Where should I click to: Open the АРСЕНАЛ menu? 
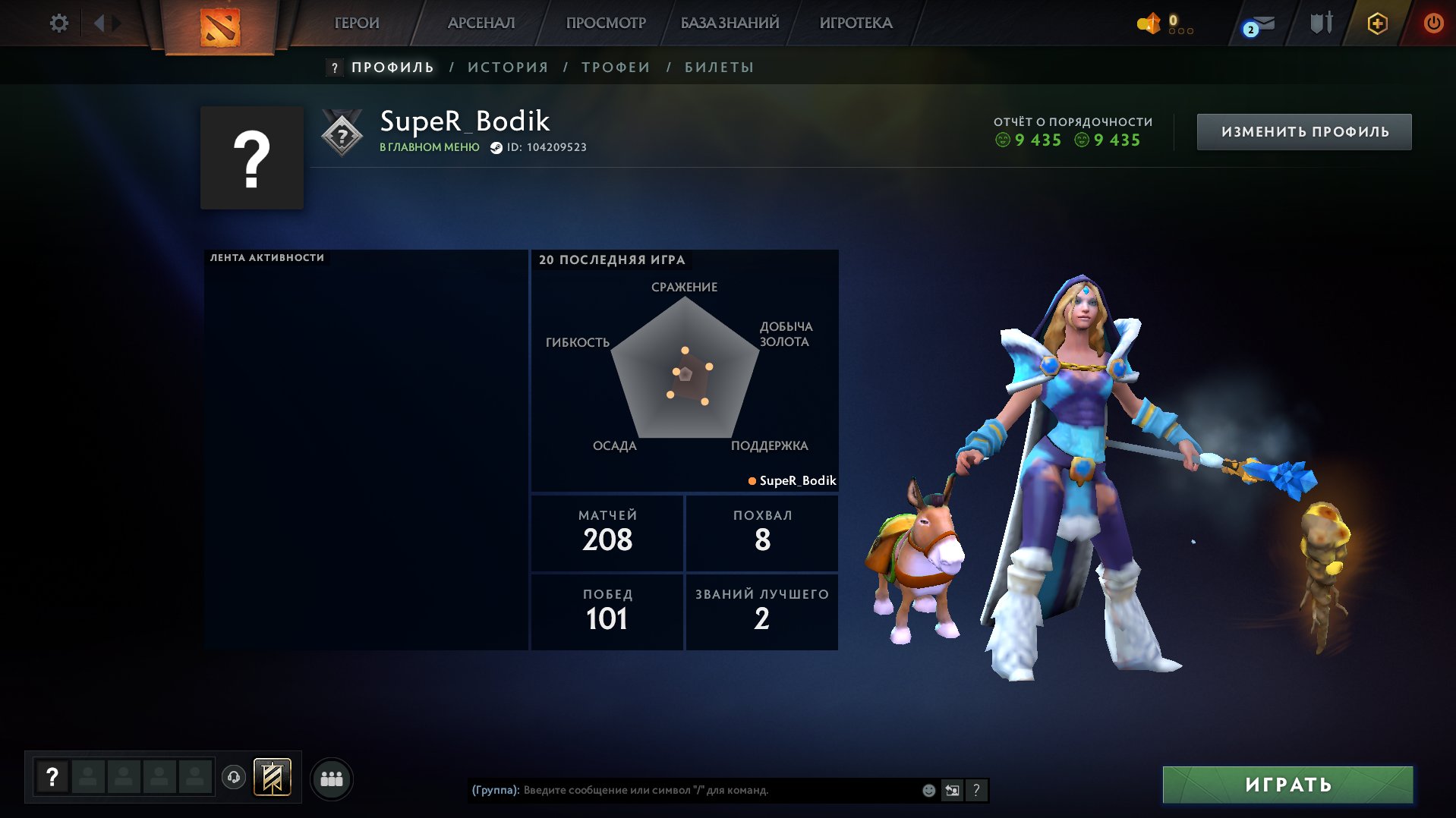point(481,23)
